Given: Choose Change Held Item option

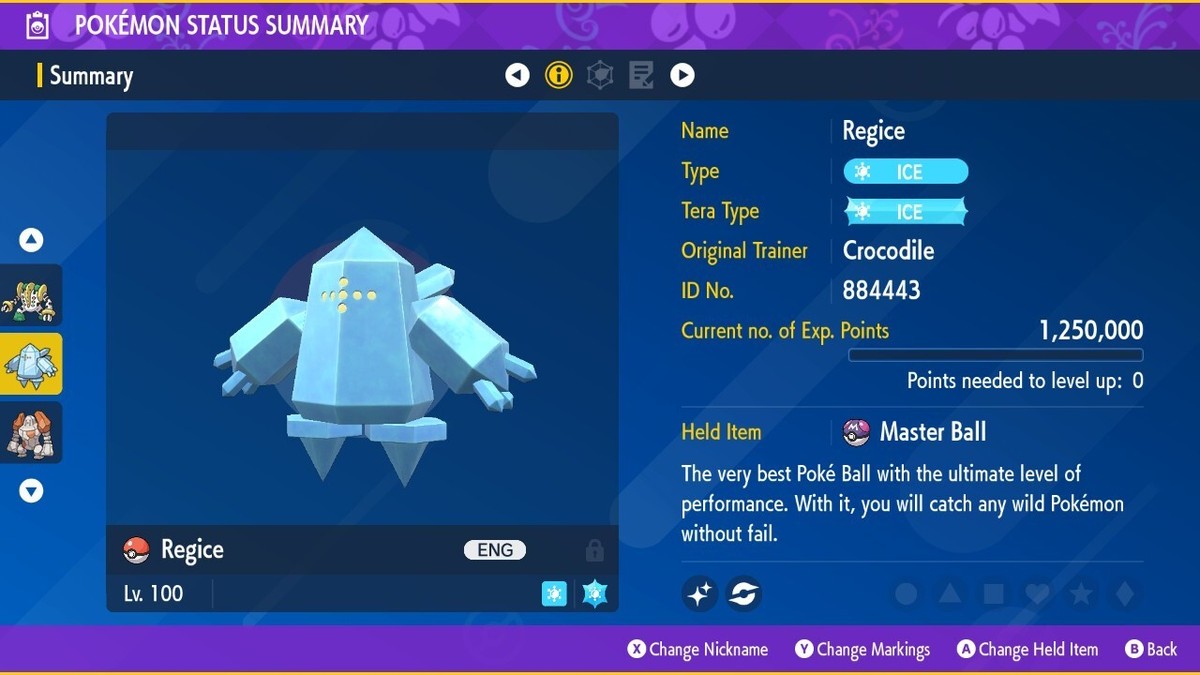Looking at the screenshot, I should pyautogui.click(x=1027, y=650).
